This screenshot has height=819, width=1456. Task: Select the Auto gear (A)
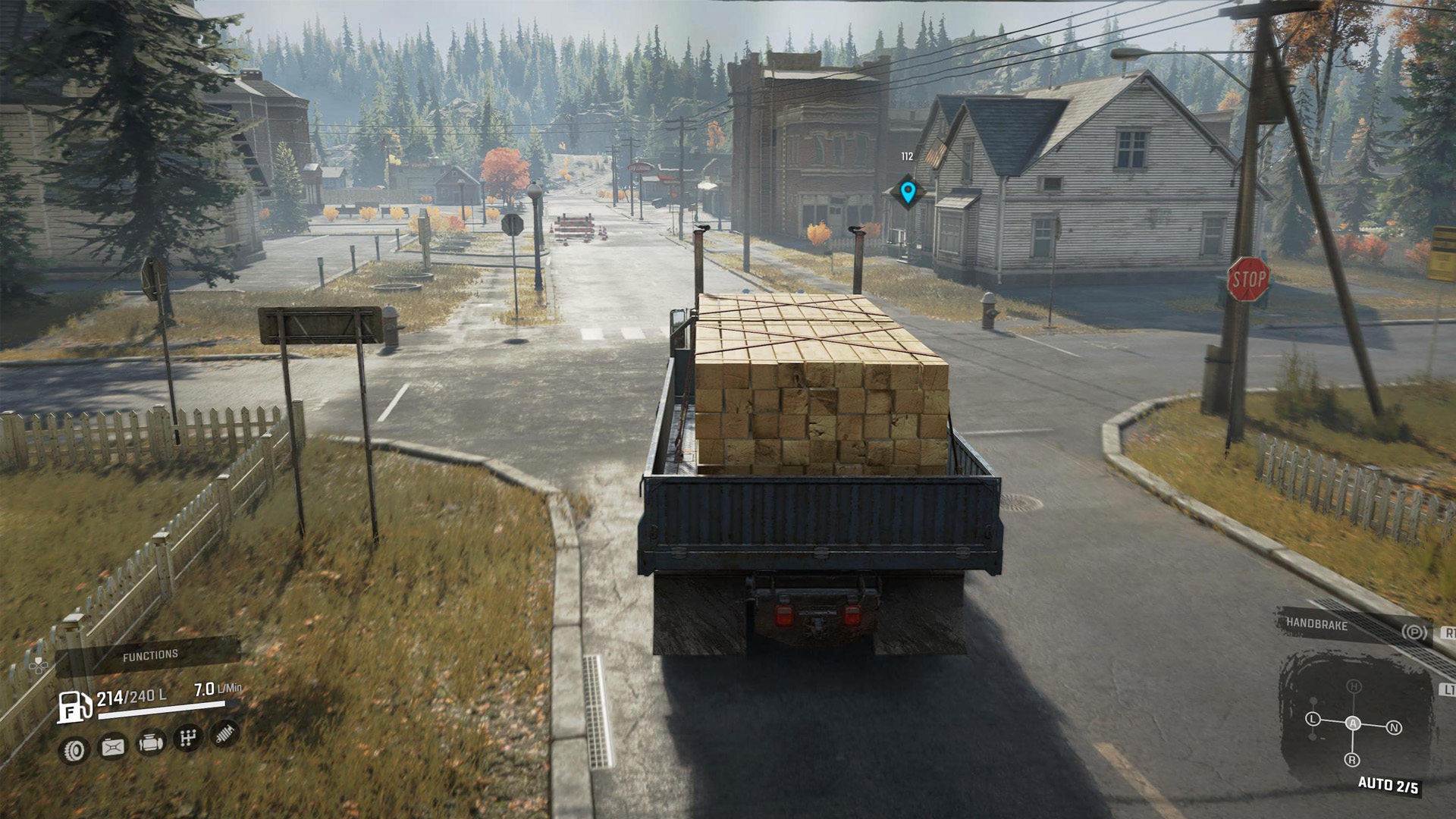(1353, 723)
